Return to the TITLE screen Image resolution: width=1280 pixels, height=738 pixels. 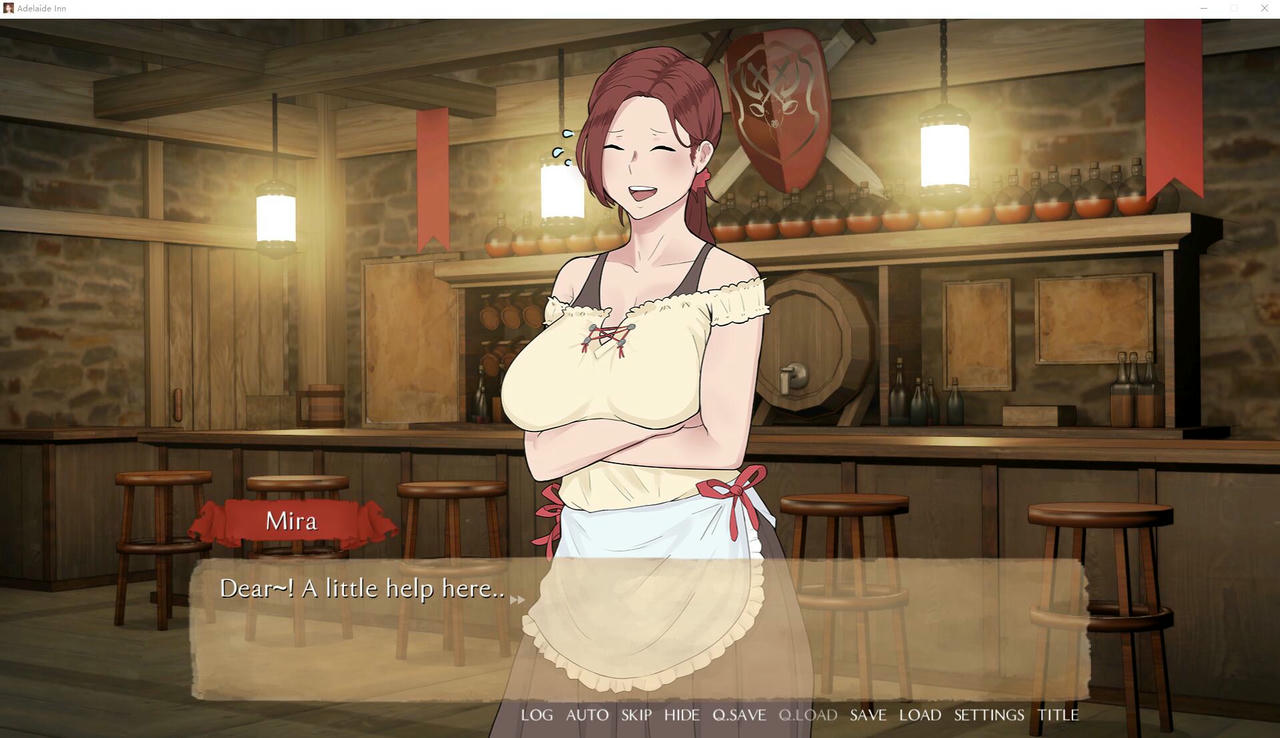point(1058,714)
